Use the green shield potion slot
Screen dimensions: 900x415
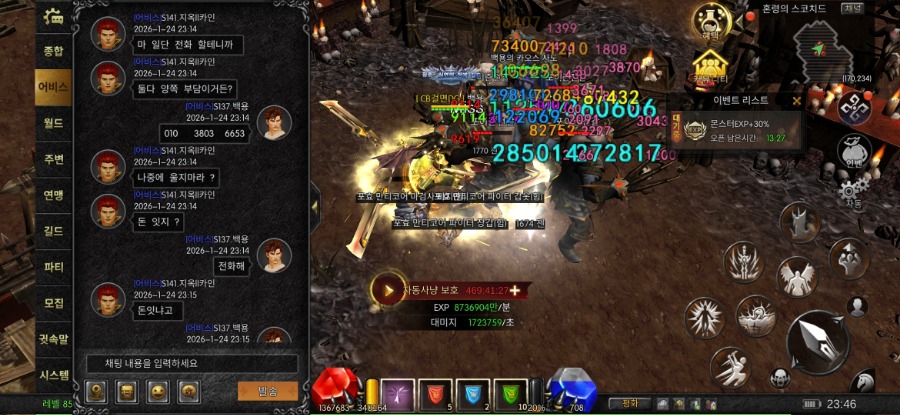pyautogui.click(x=511, y=392)
